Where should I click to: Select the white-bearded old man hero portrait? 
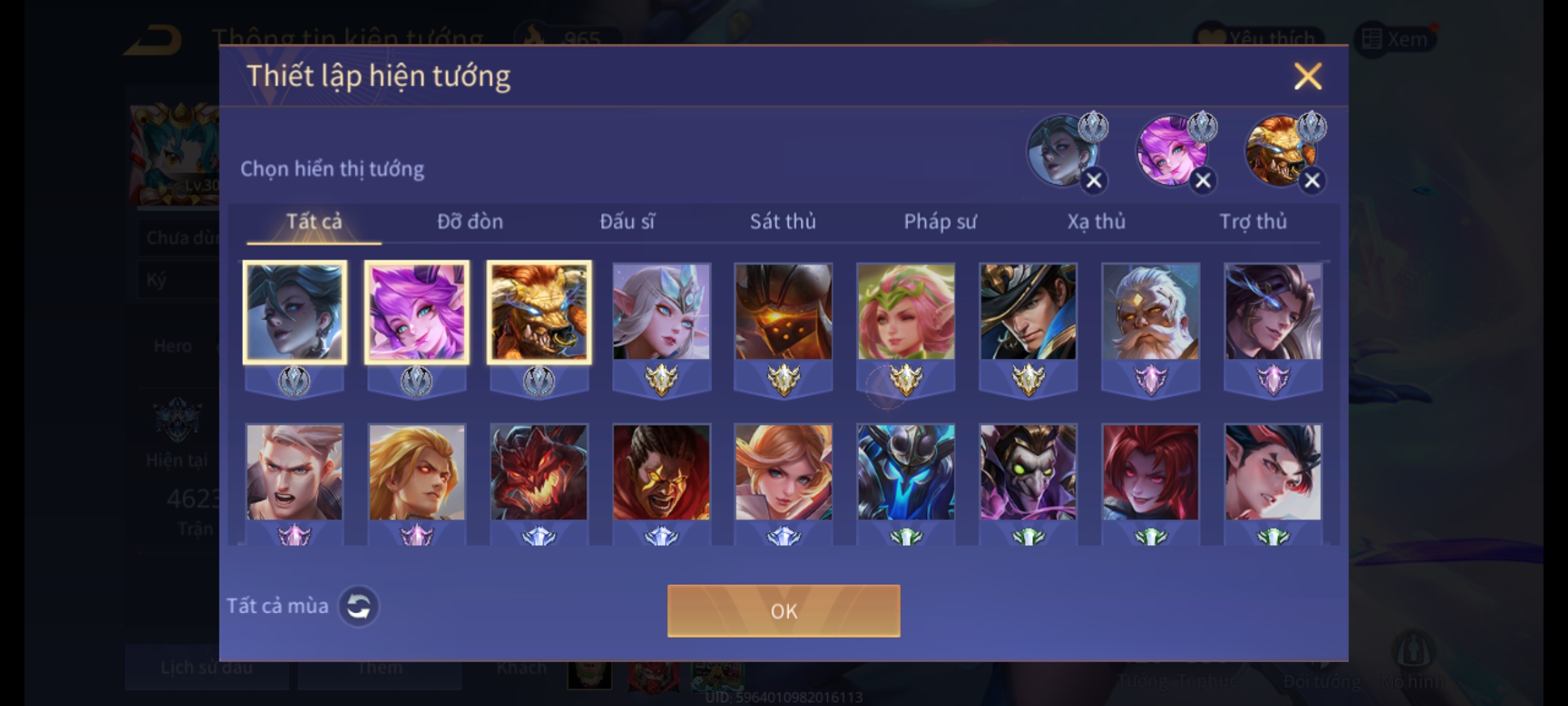tap(1151, 312)
